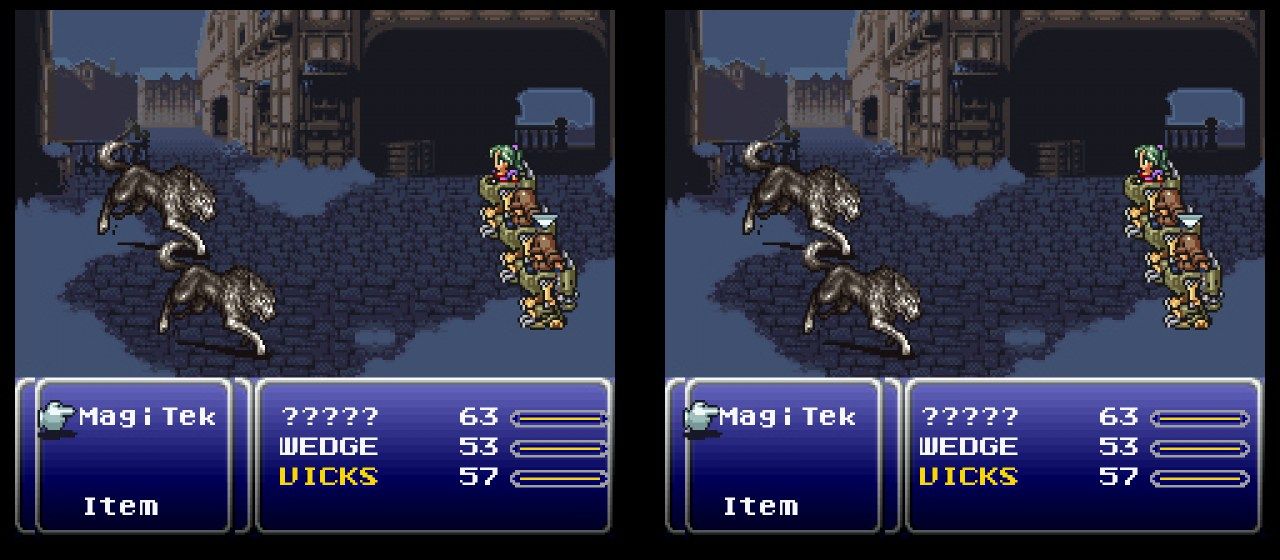The height and width of the screenshot is (560, 1280).
Task: Click highlighted VICKS row in the right screen
Action: tap(968, 476)
